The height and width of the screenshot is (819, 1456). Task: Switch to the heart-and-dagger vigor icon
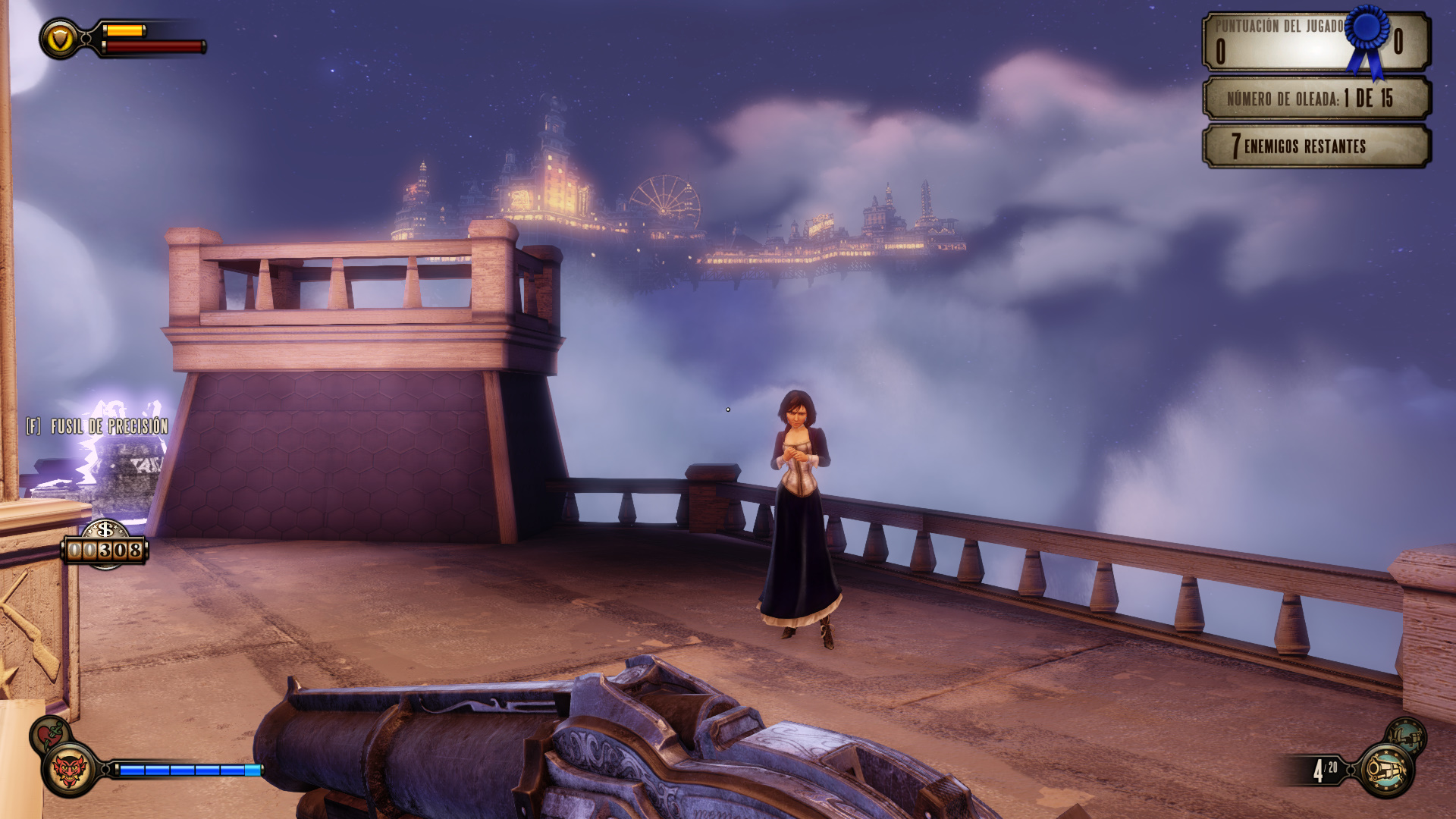(49, 734)
